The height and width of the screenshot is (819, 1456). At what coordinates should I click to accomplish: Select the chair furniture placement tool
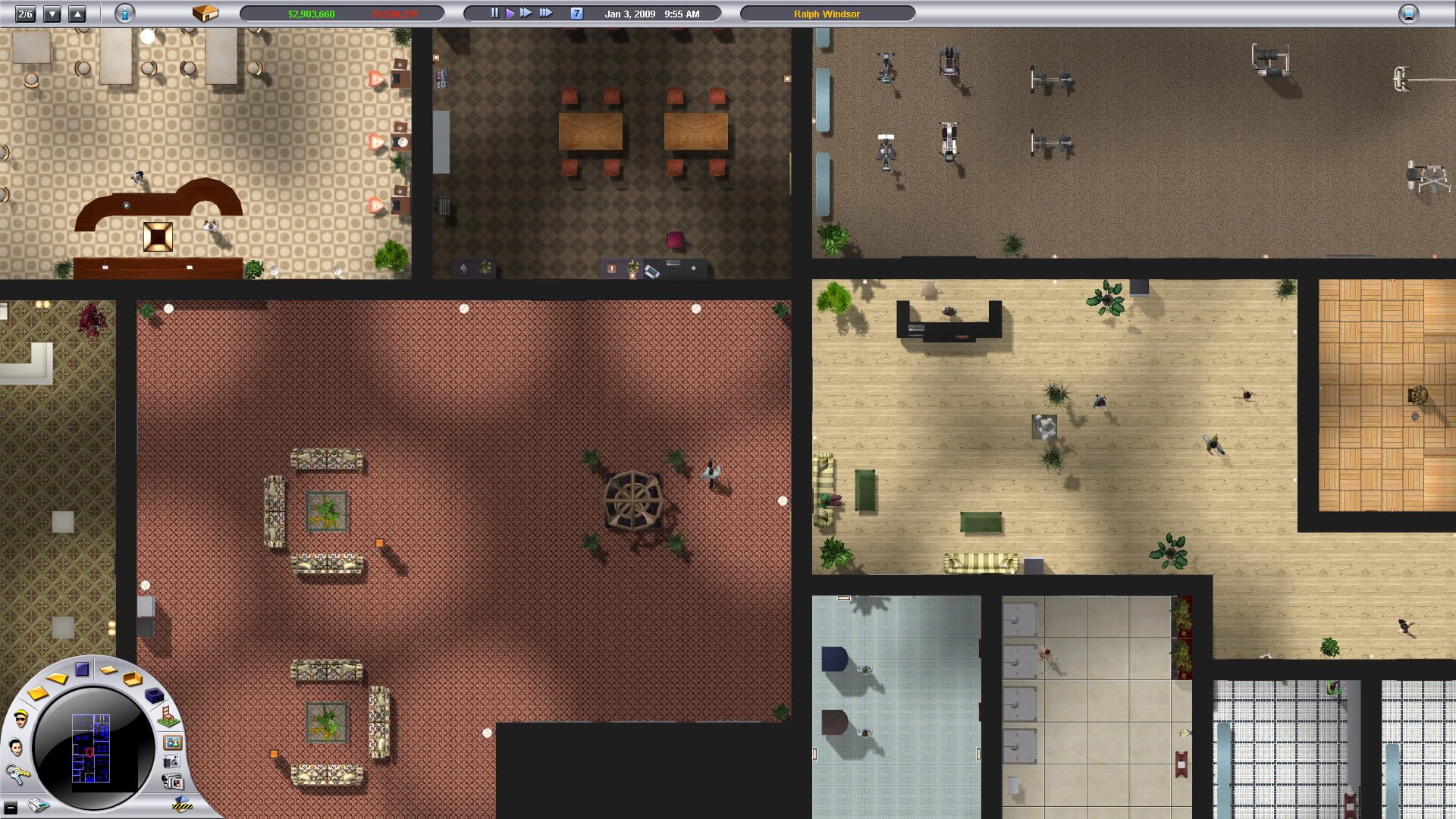pyautogui.click(x=168, y=717)
